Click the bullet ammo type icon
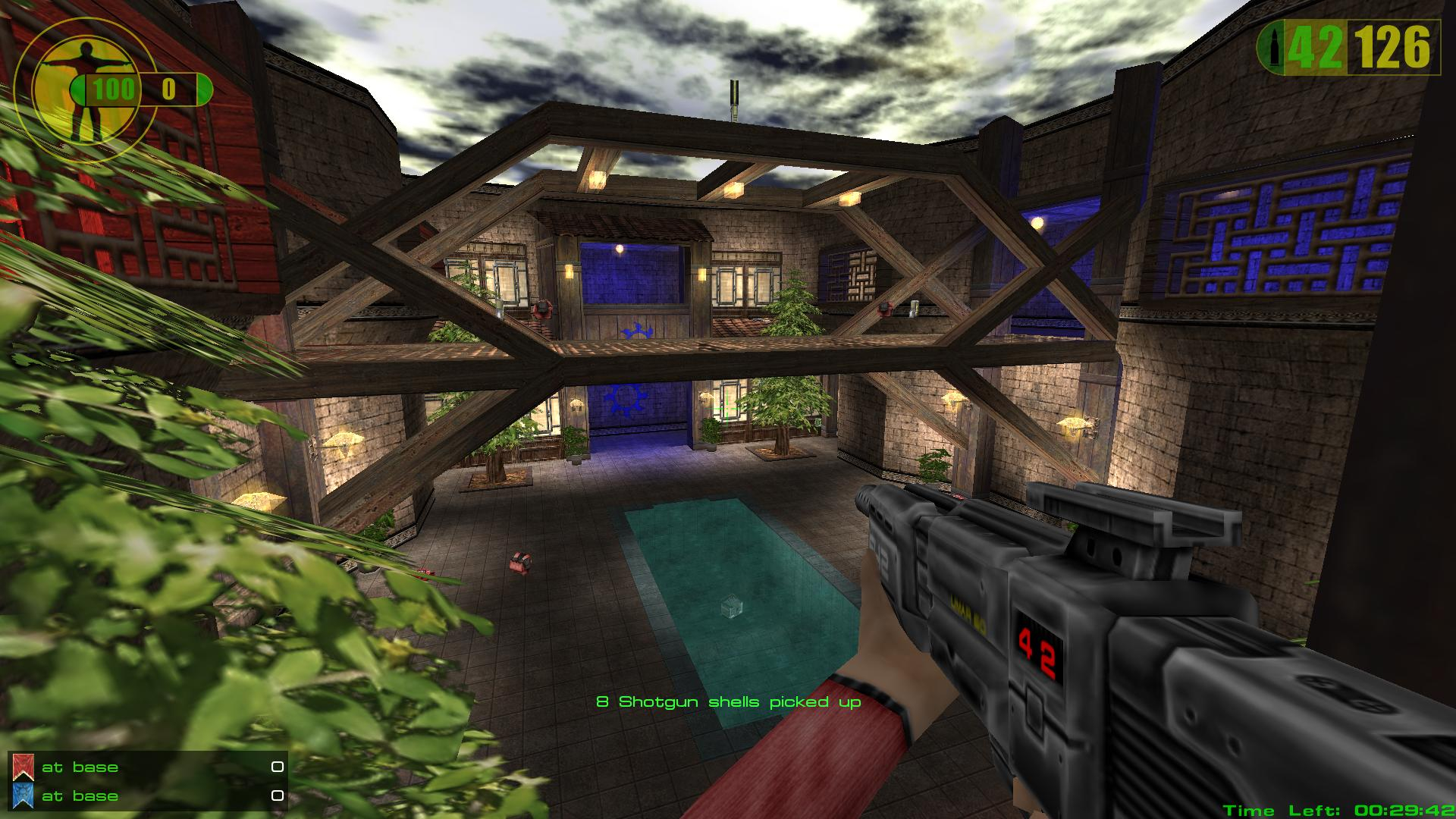This screenshot has width=1456, height=819. 1272,49
